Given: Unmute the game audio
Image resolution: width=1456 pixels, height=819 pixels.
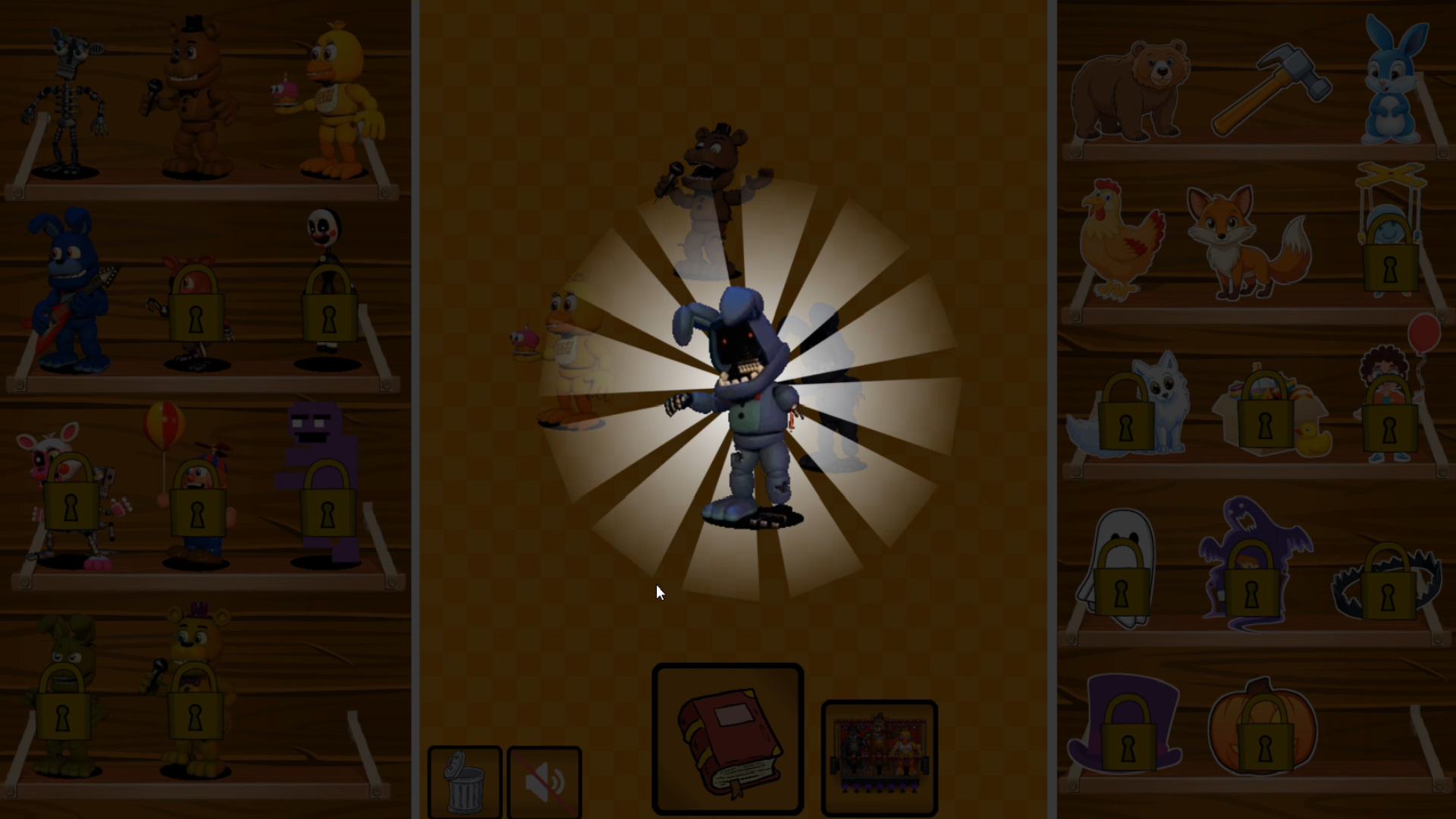Looking at the screenshot, I should click(544, 781).
